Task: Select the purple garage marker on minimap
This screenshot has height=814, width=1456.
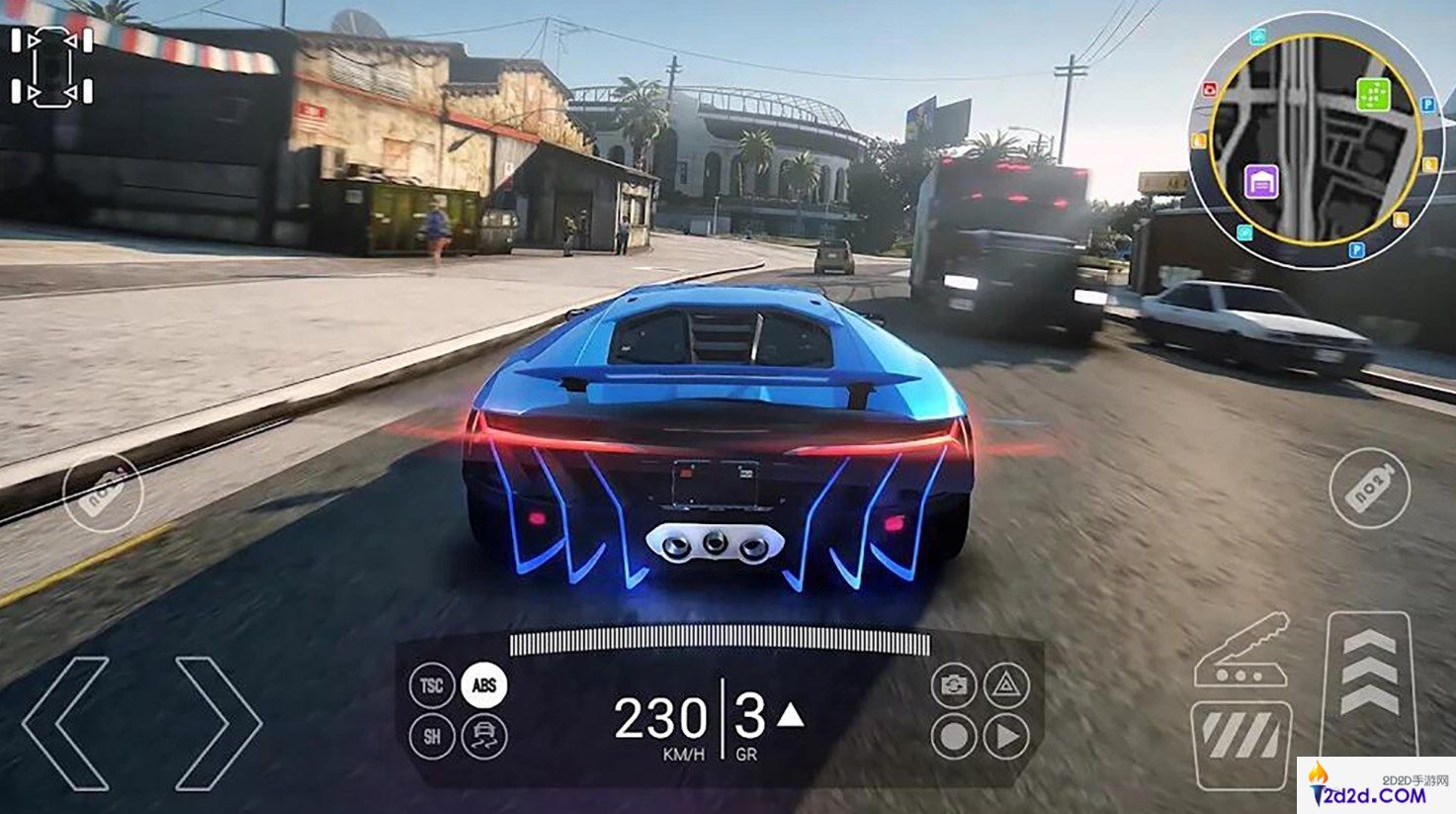Action: pyautogui.click(x=1261, y=182)
